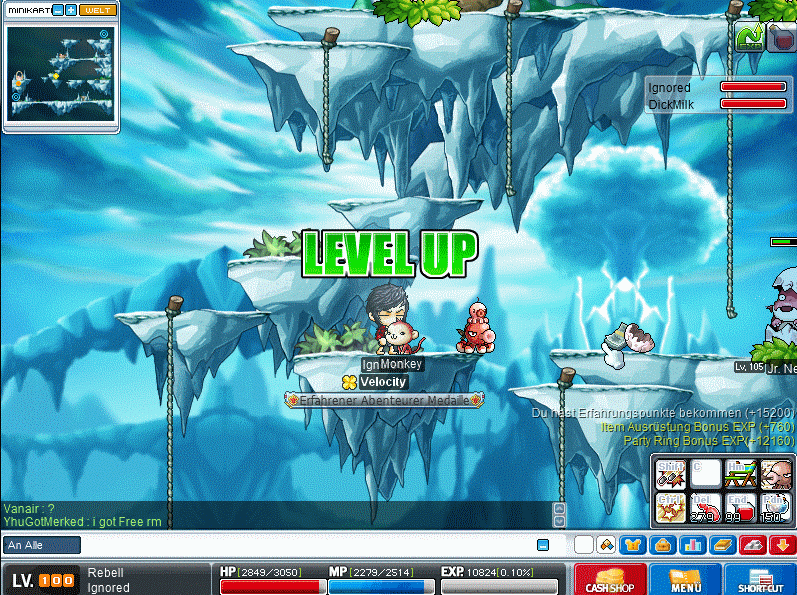The height and width of the screenshot is (595, 797).
Task: Select party member Ignored
Action: pyautogui.click(x=669, y=88)
